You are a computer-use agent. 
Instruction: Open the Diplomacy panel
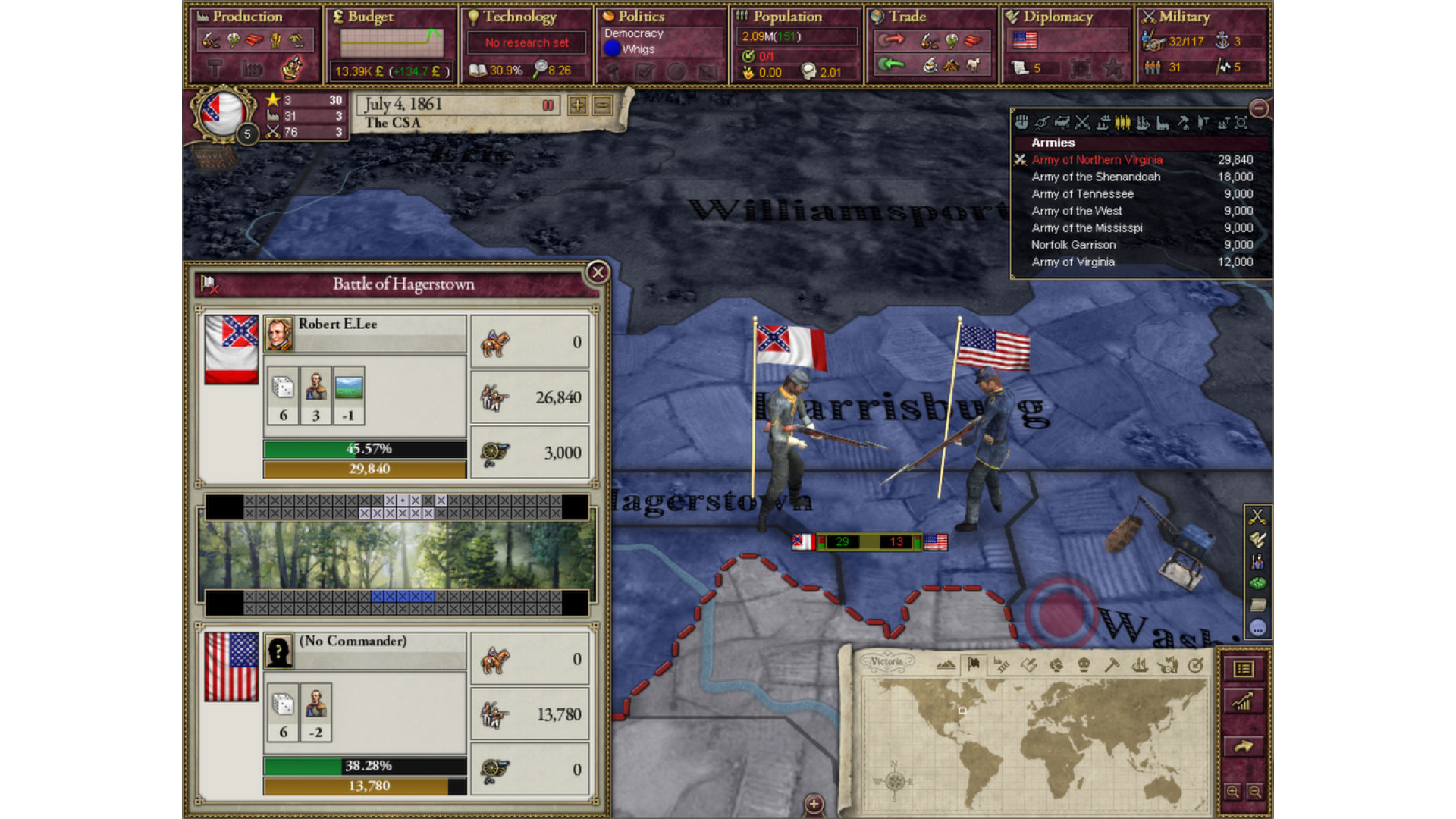(1057, 17)
